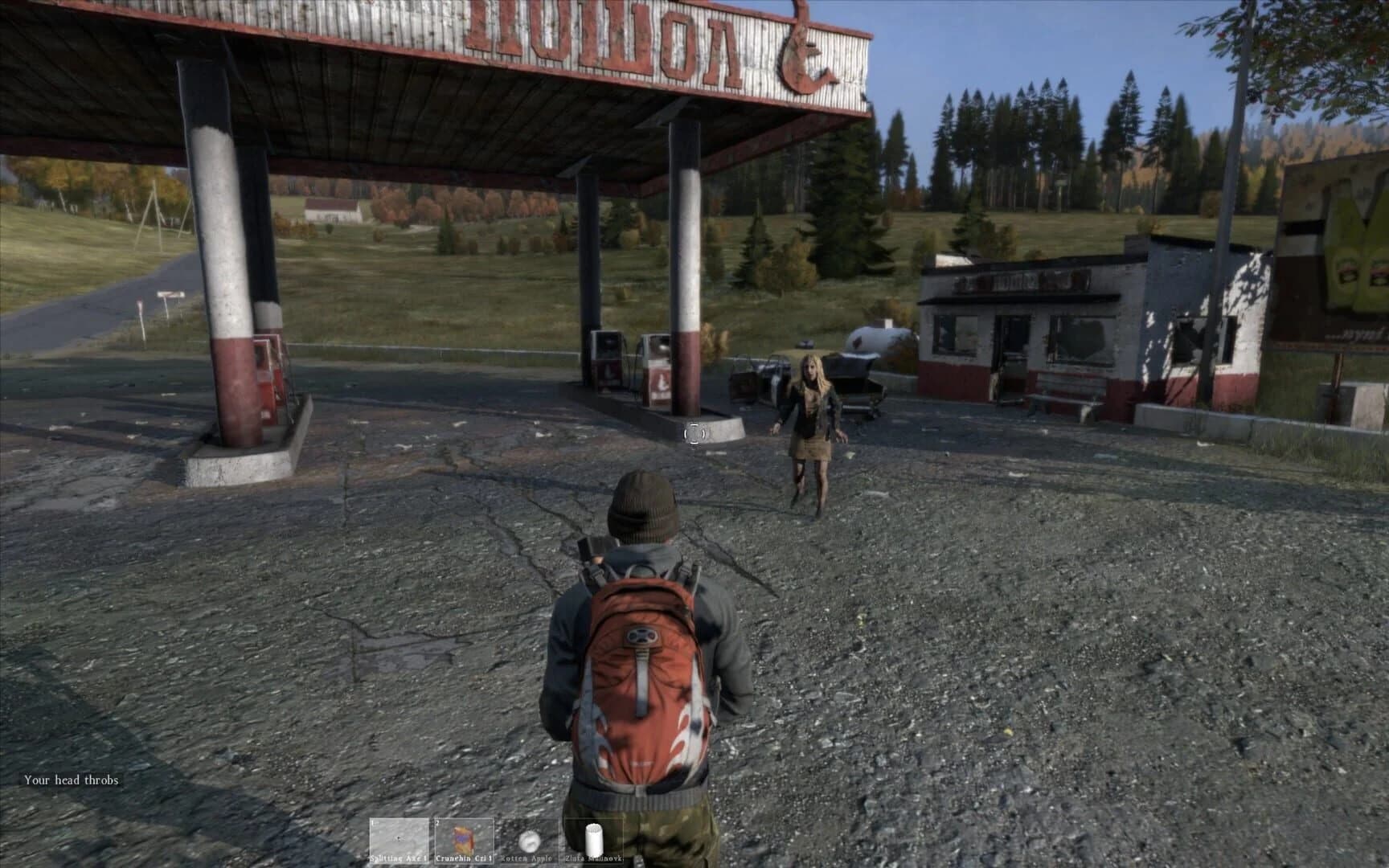Click the slot number 1 indicator
Screen dimensions: 1389x868
coord(373,821)
